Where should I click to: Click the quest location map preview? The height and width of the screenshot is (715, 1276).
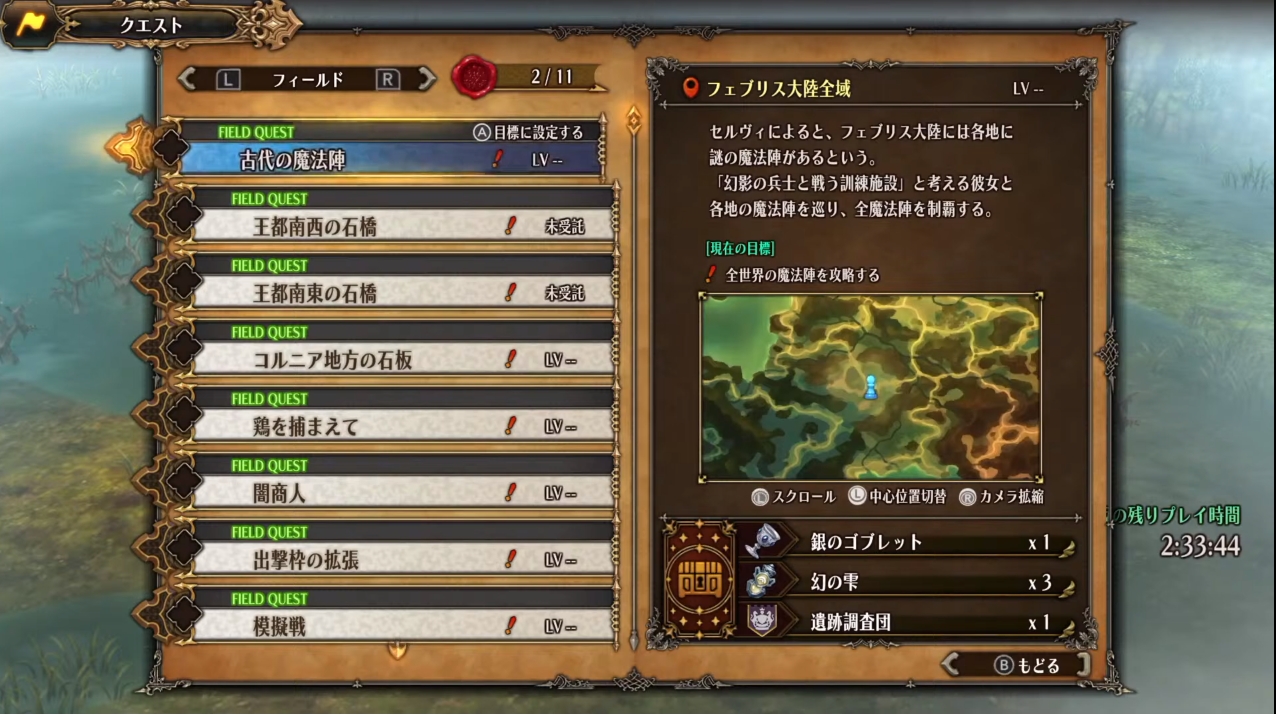(870, 388)
